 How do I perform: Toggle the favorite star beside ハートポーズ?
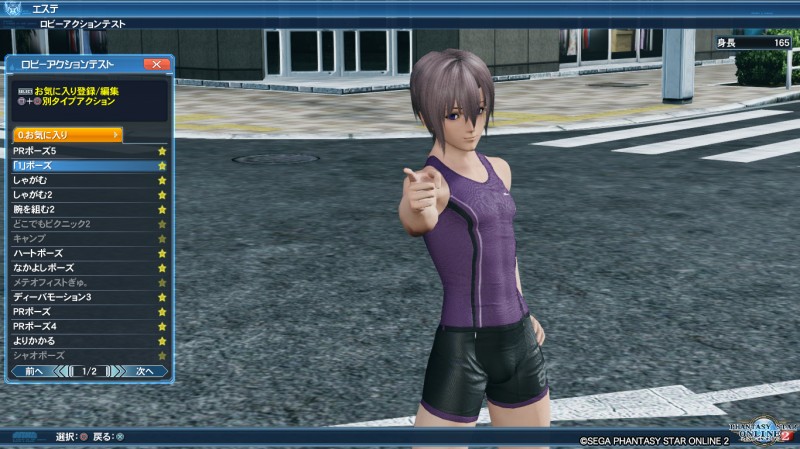(x=162, y=253)
